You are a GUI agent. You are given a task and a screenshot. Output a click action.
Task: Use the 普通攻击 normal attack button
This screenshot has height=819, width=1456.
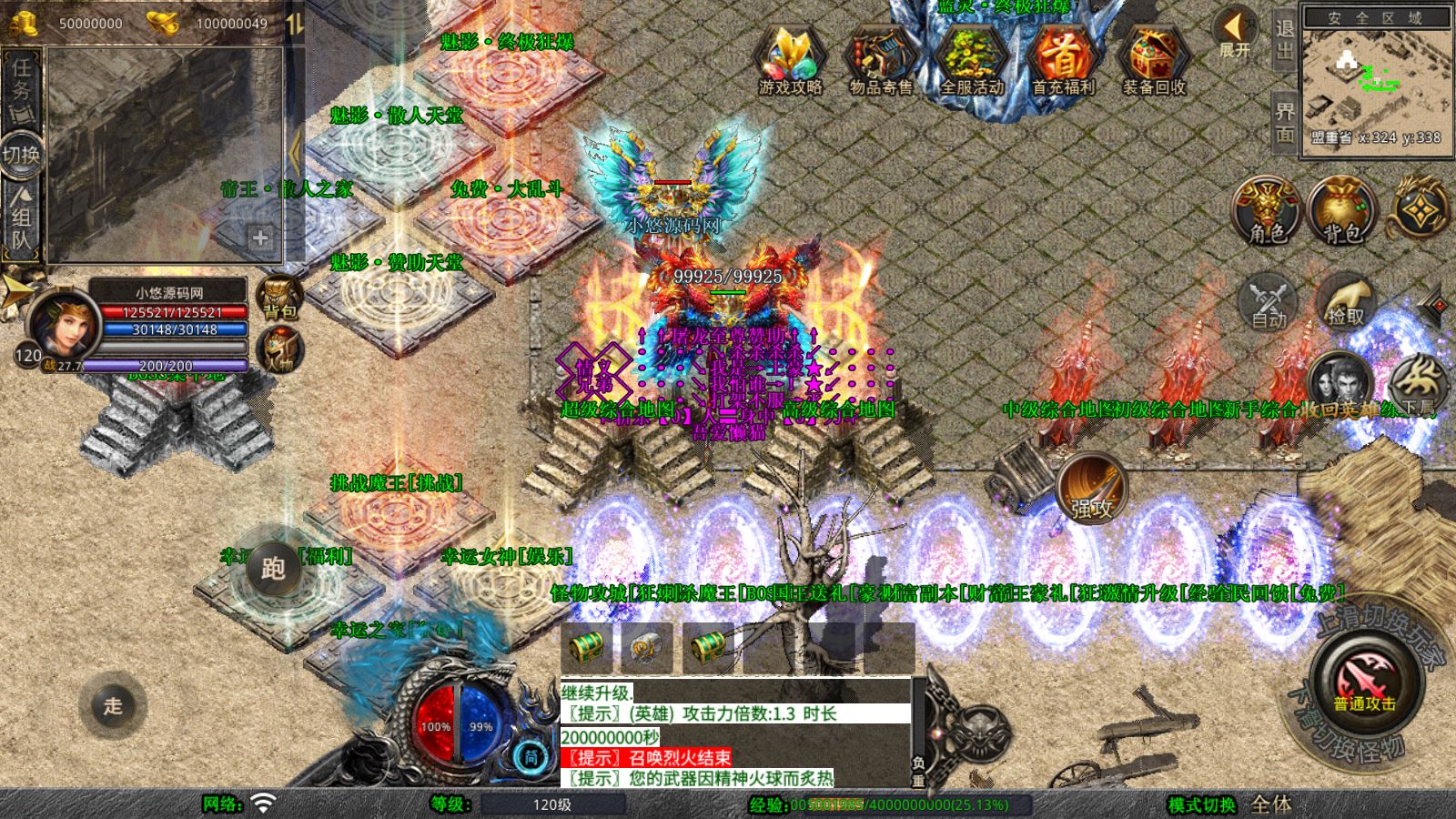1364,684
